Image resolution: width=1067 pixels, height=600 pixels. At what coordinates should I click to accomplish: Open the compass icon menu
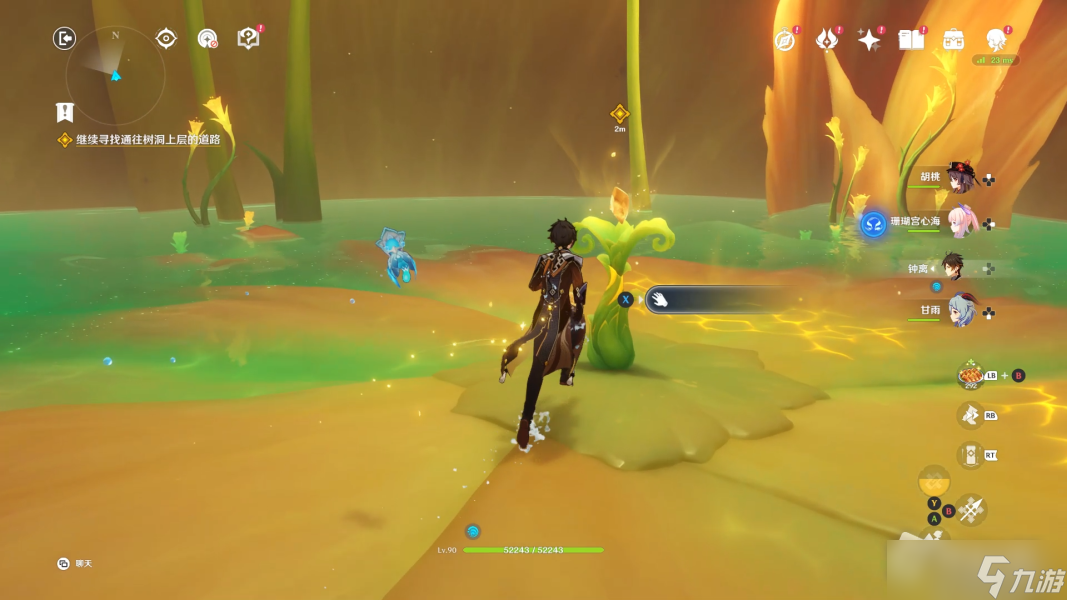785,40
